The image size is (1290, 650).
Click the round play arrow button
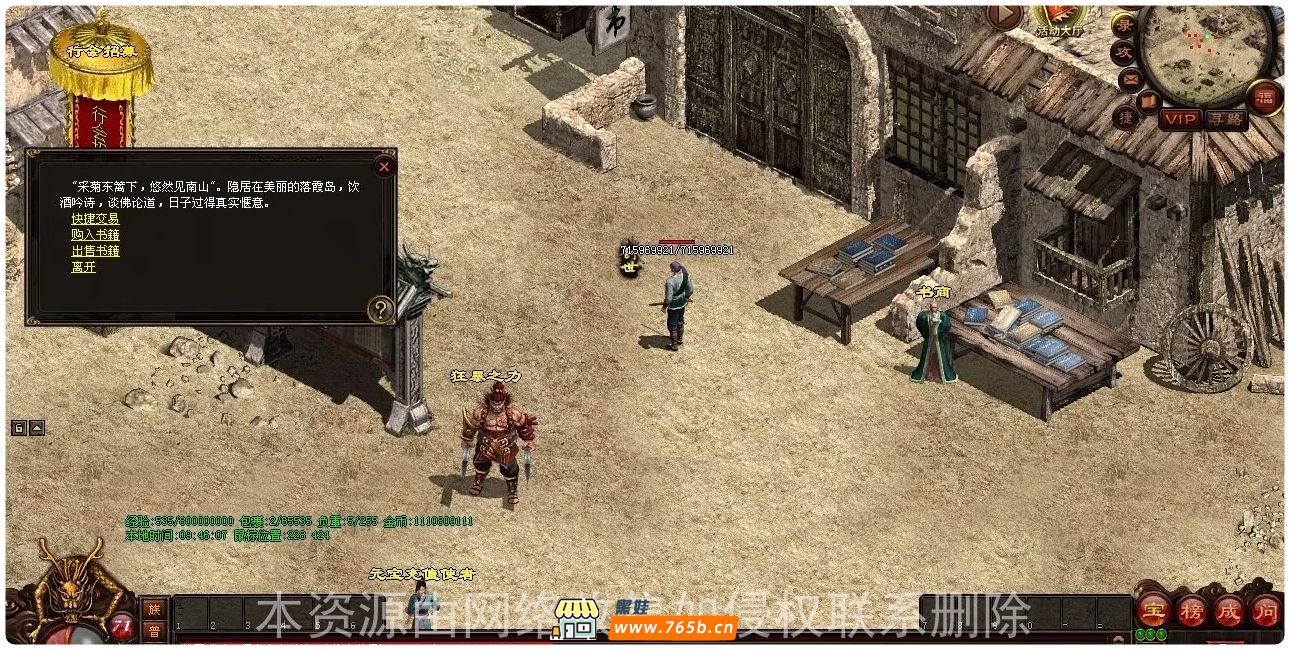[1005, 15]
